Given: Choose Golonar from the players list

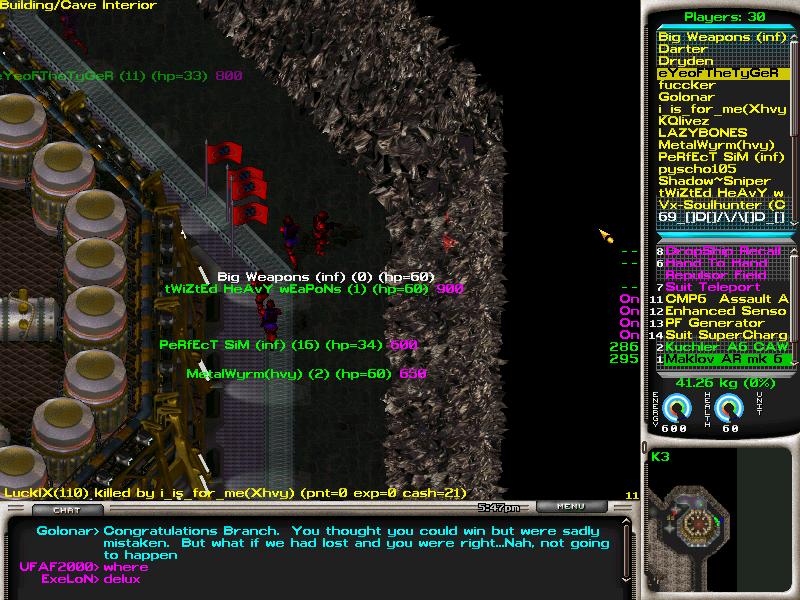Looking at the screenshot, I should tap(687, 97).
